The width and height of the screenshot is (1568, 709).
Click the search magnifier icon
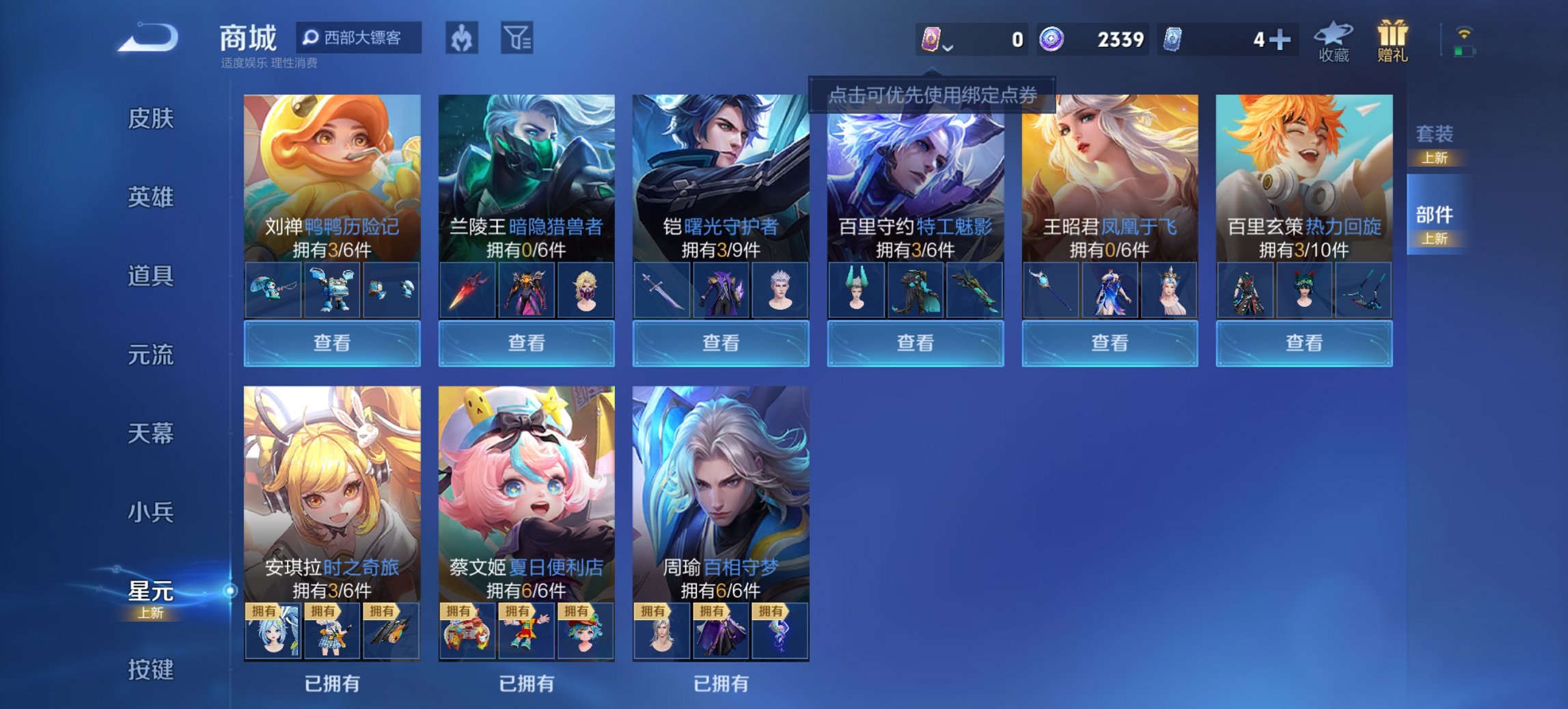tap(312, 39)
